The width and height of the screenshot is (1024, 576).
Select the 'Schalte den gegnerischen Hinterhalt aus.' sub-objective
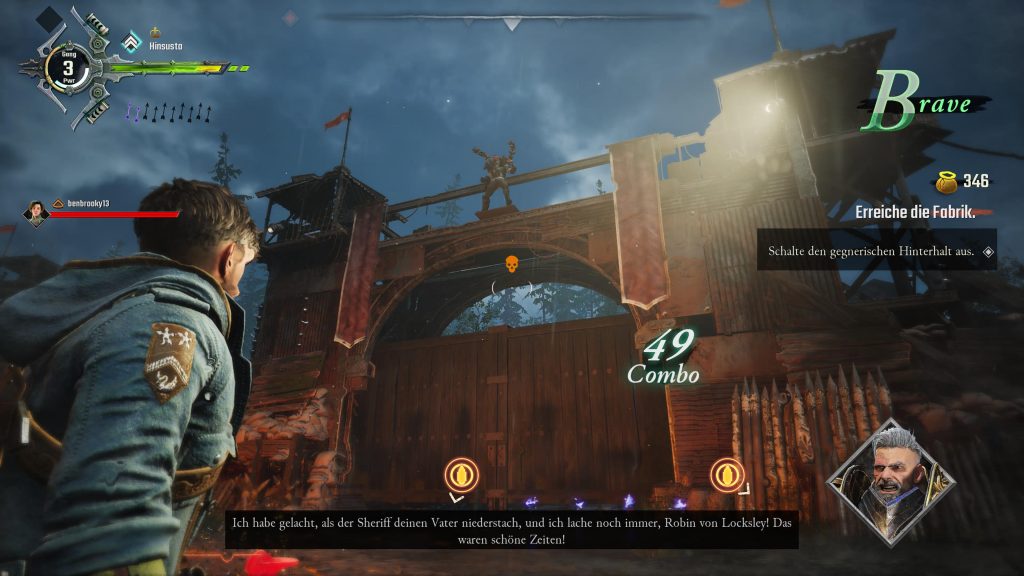tap(871, 252)
